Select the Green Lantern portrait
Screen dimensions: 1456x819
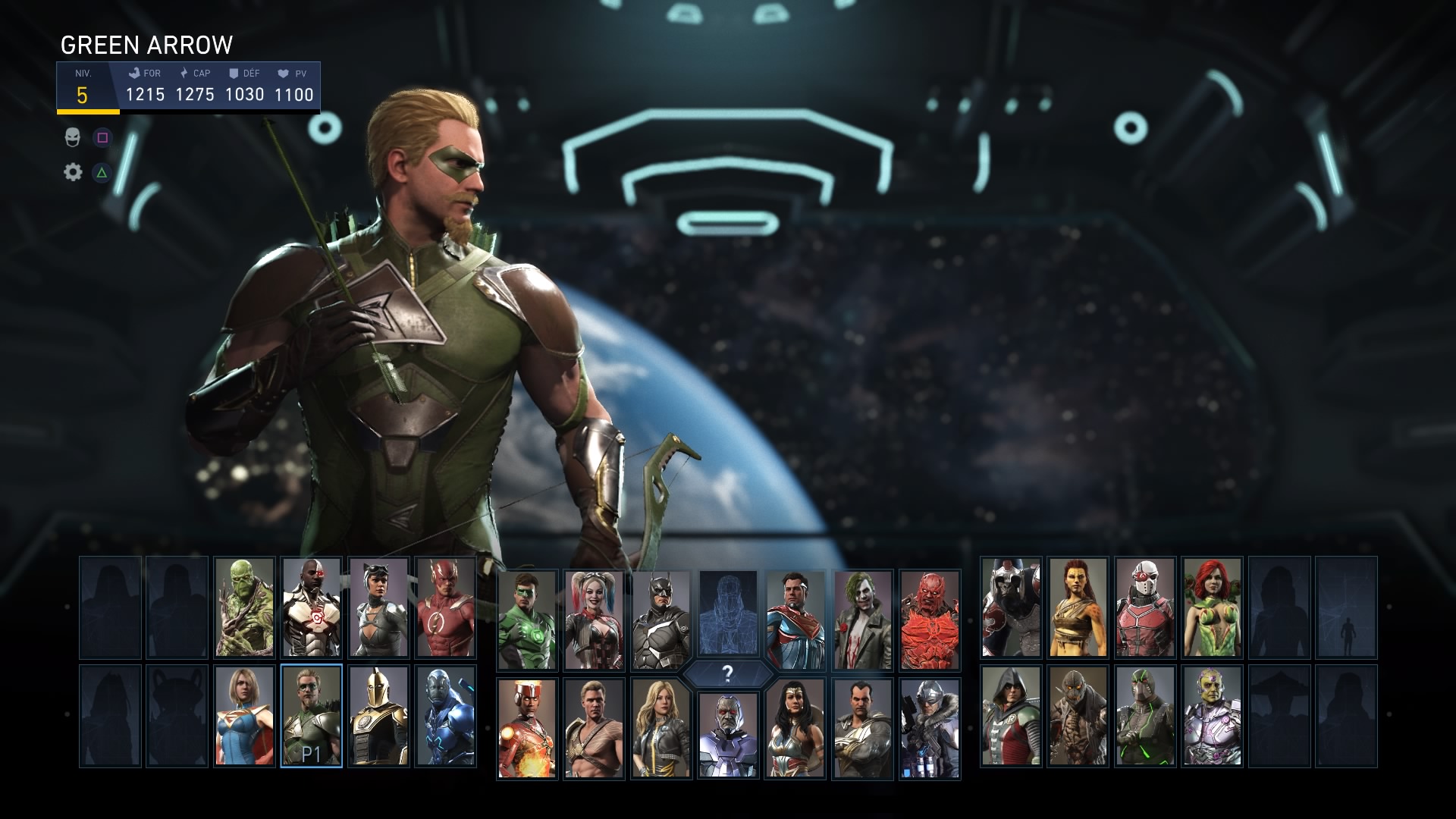coord(527,620)
